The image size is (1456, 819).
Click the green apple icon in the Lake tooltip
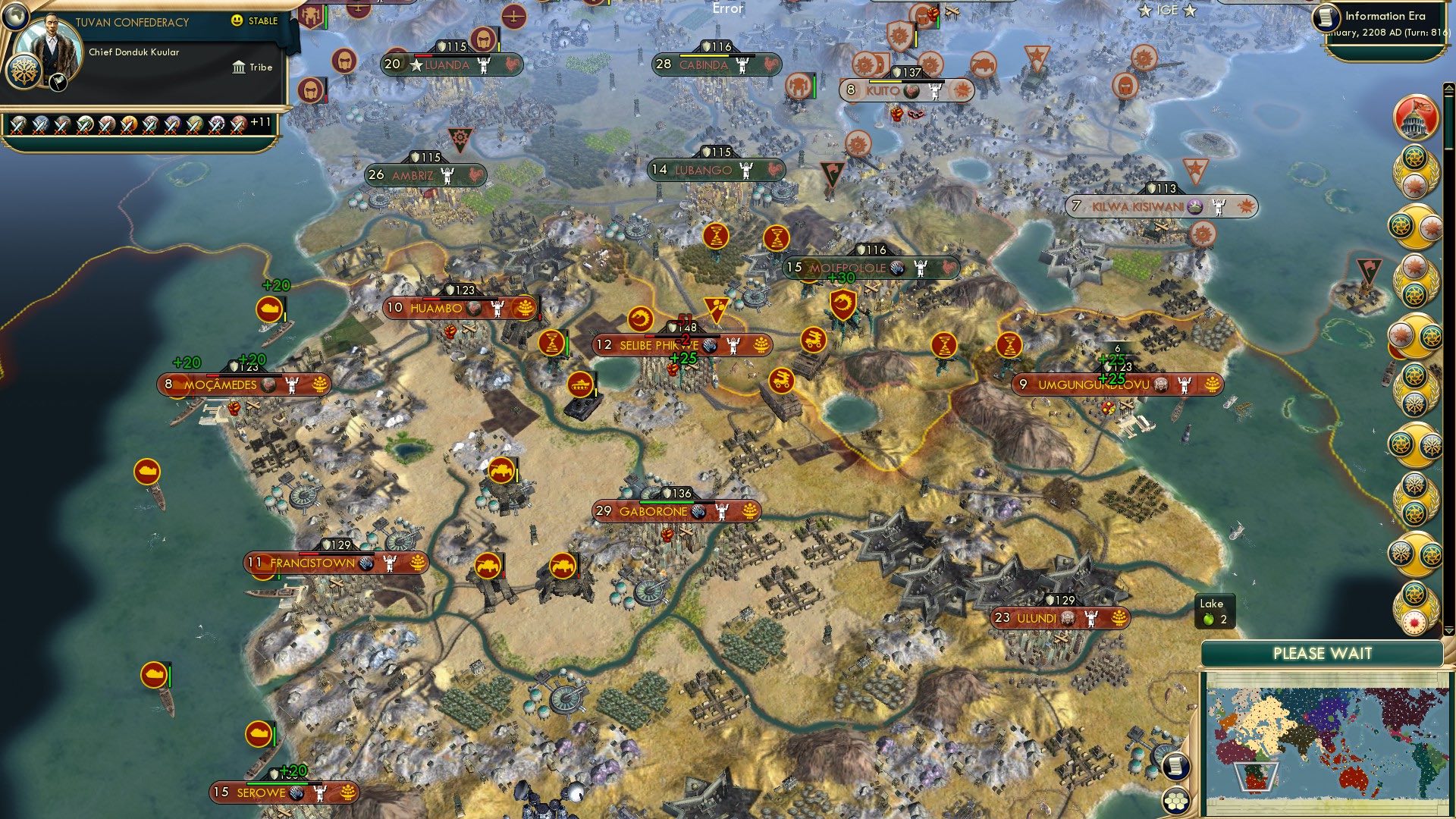1208,620
